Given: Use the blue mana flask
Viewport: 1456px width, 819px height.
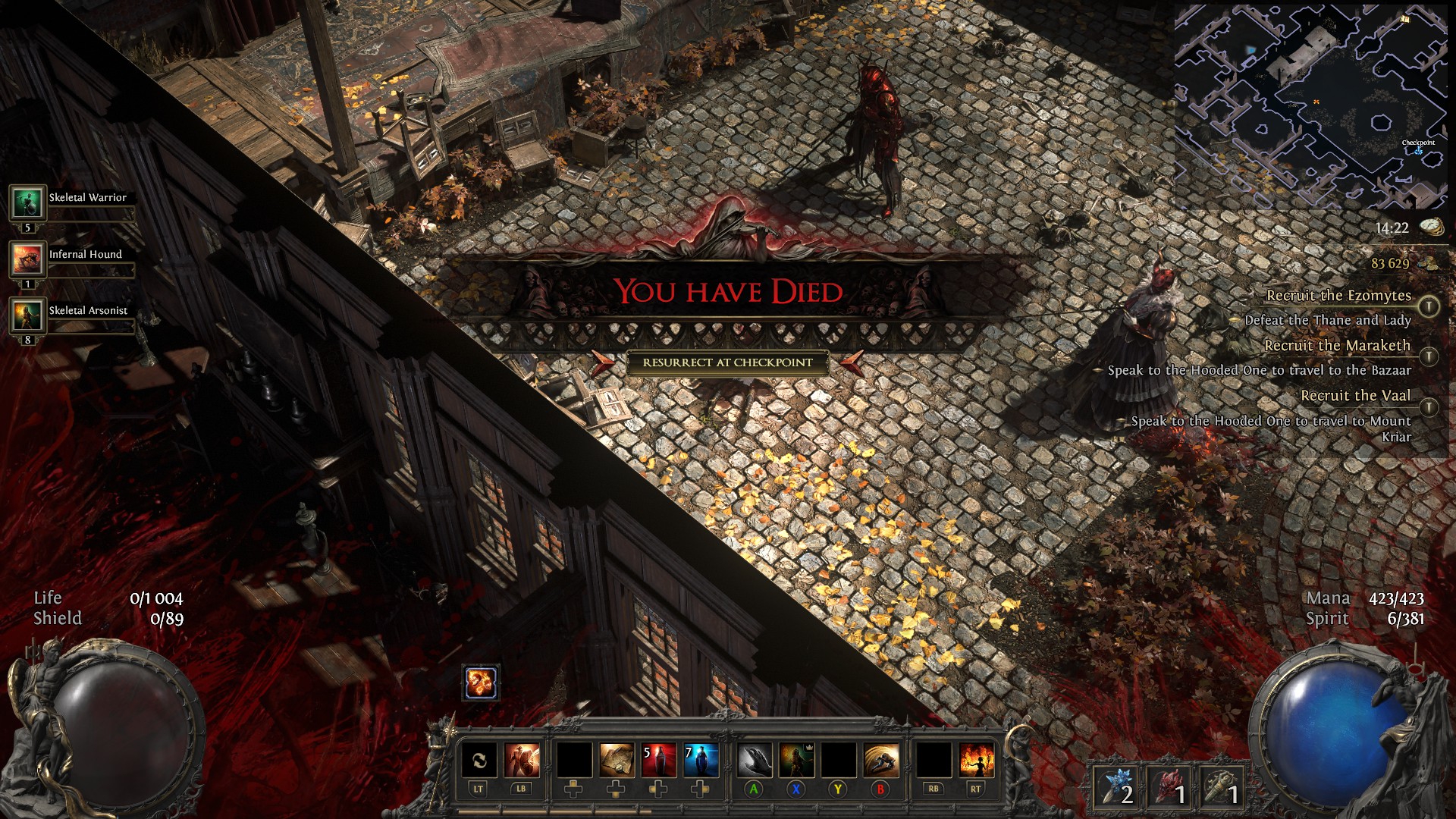Looking at the screenshot, I should 701,761.
